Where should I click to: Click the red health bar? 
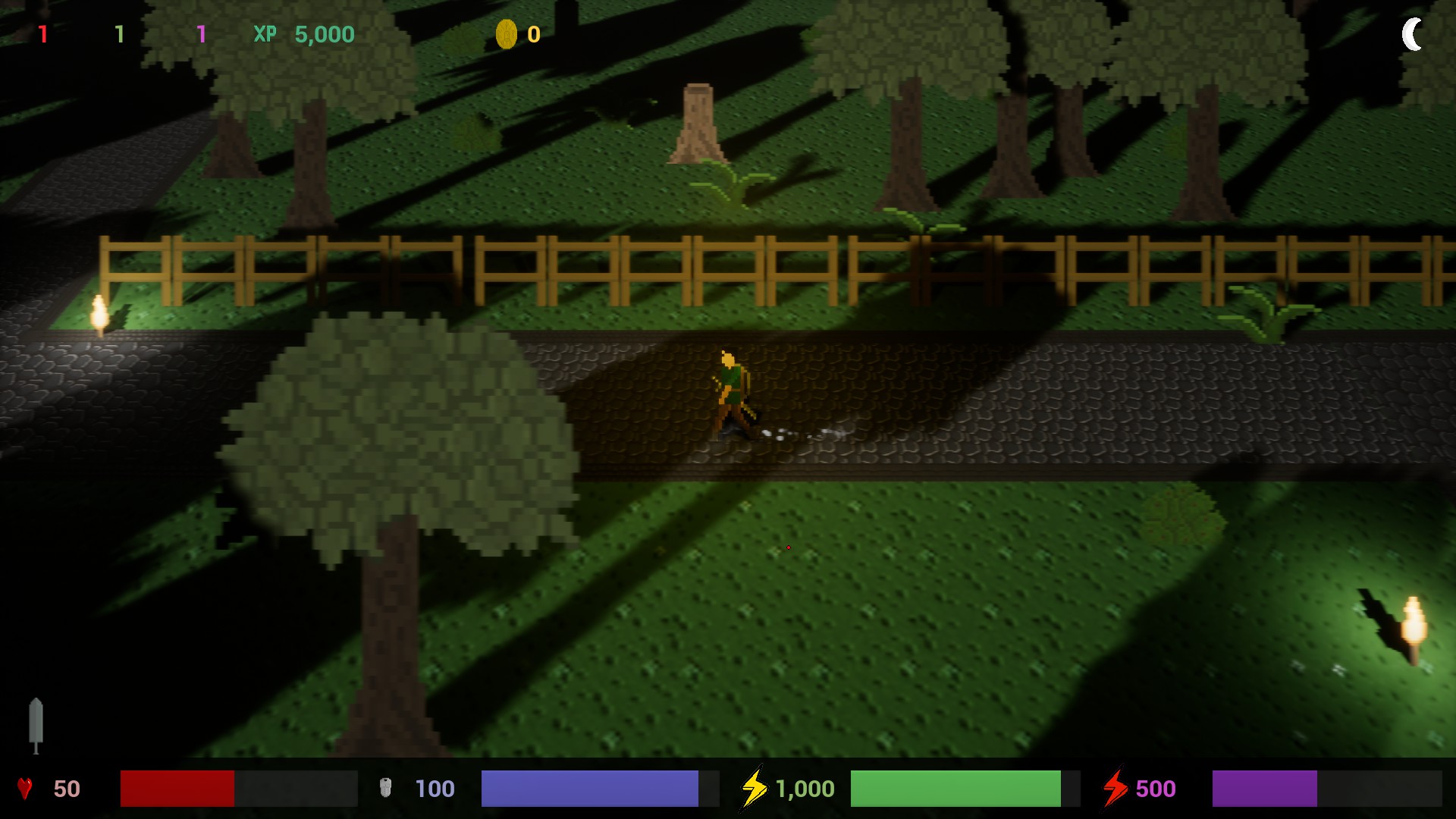point(178,789)
